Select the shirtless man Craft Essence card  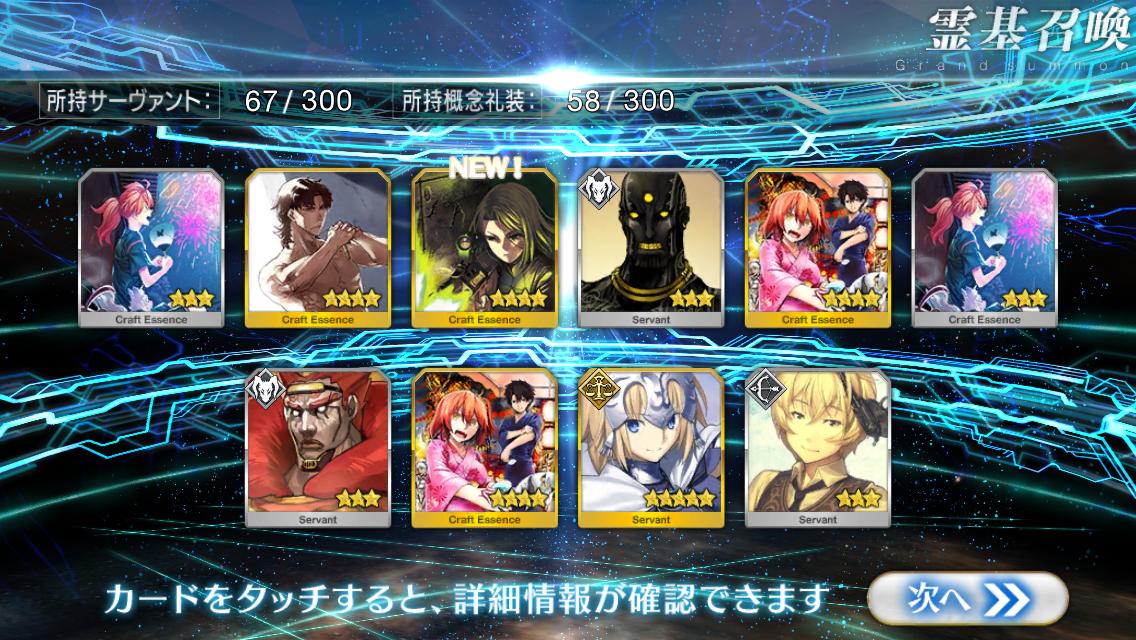(x=317, y=248)
